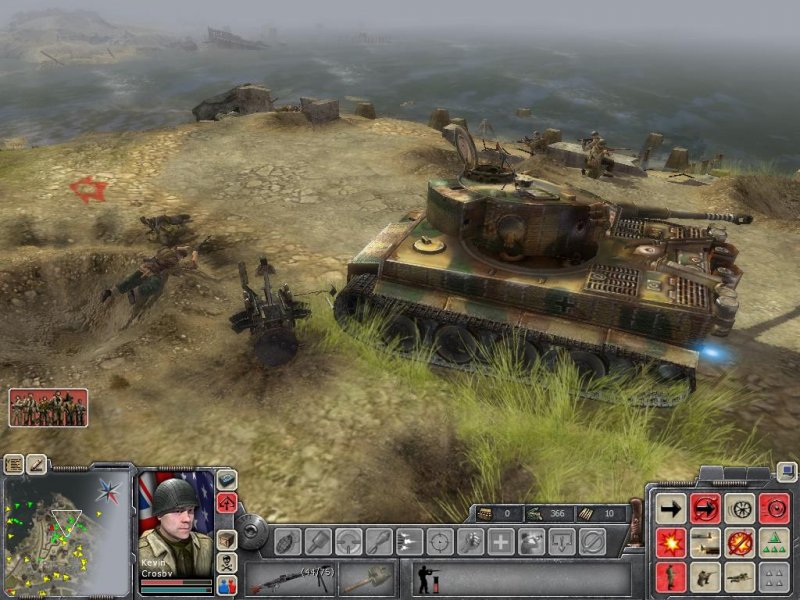Click the skull and crossbones icon
Viewport: 800px width, 600px height.
(x=227, y=563)
